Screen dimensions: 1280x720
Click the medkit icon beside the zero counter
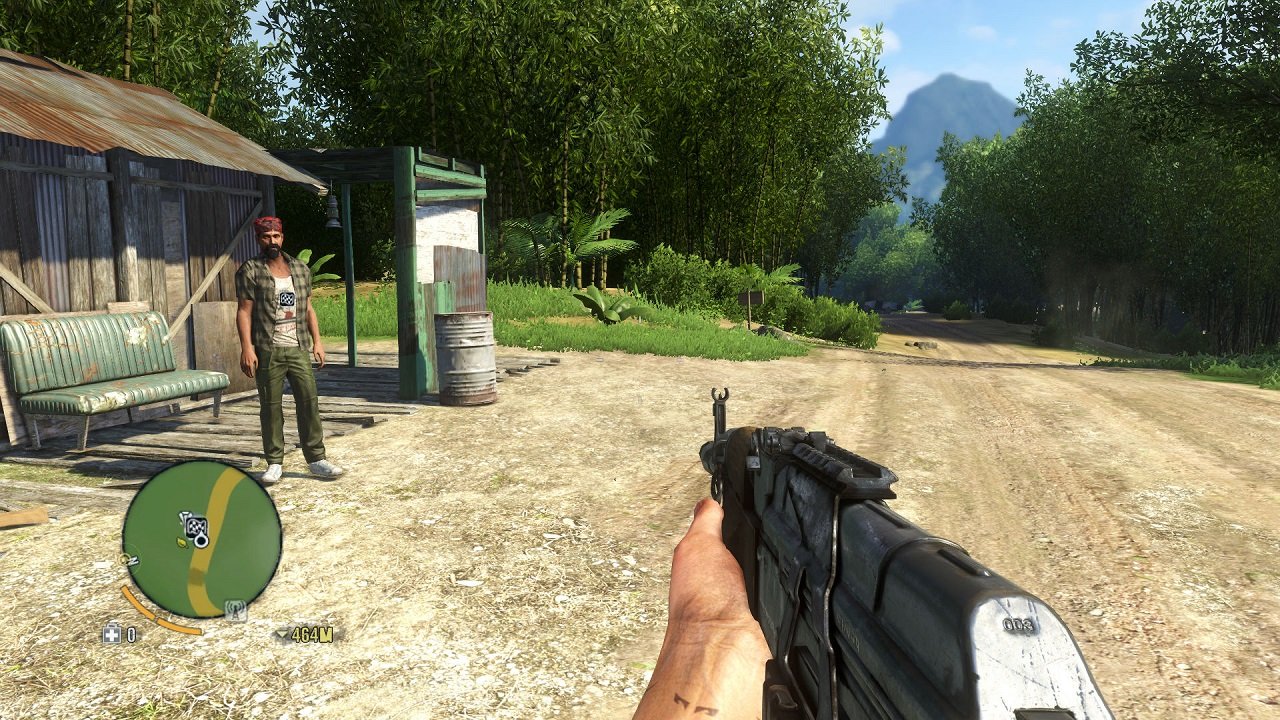click(112, 634)
